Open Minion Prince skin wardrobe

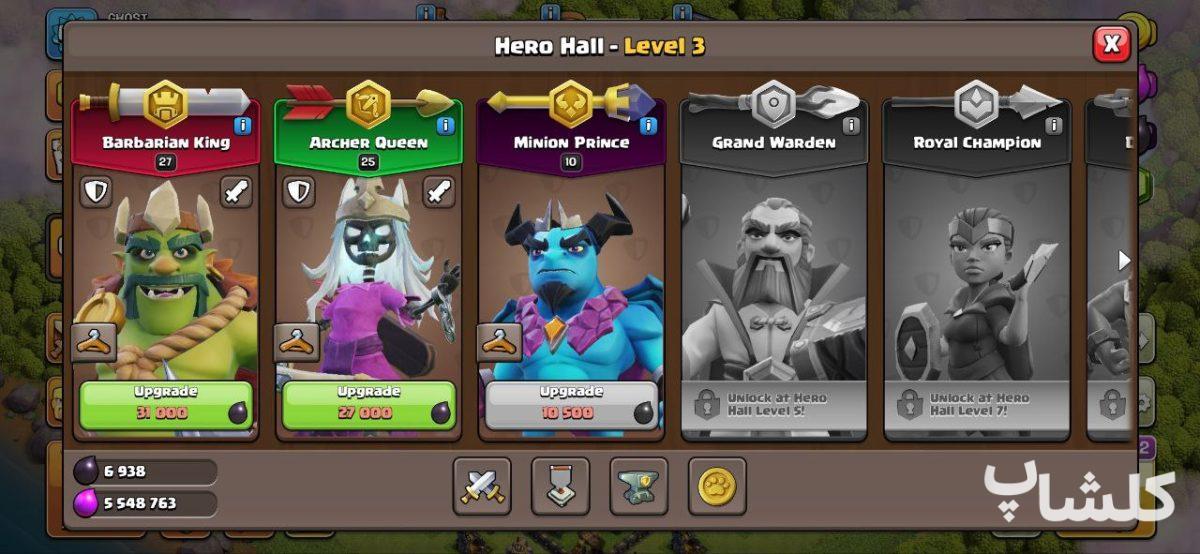[499, 342]
